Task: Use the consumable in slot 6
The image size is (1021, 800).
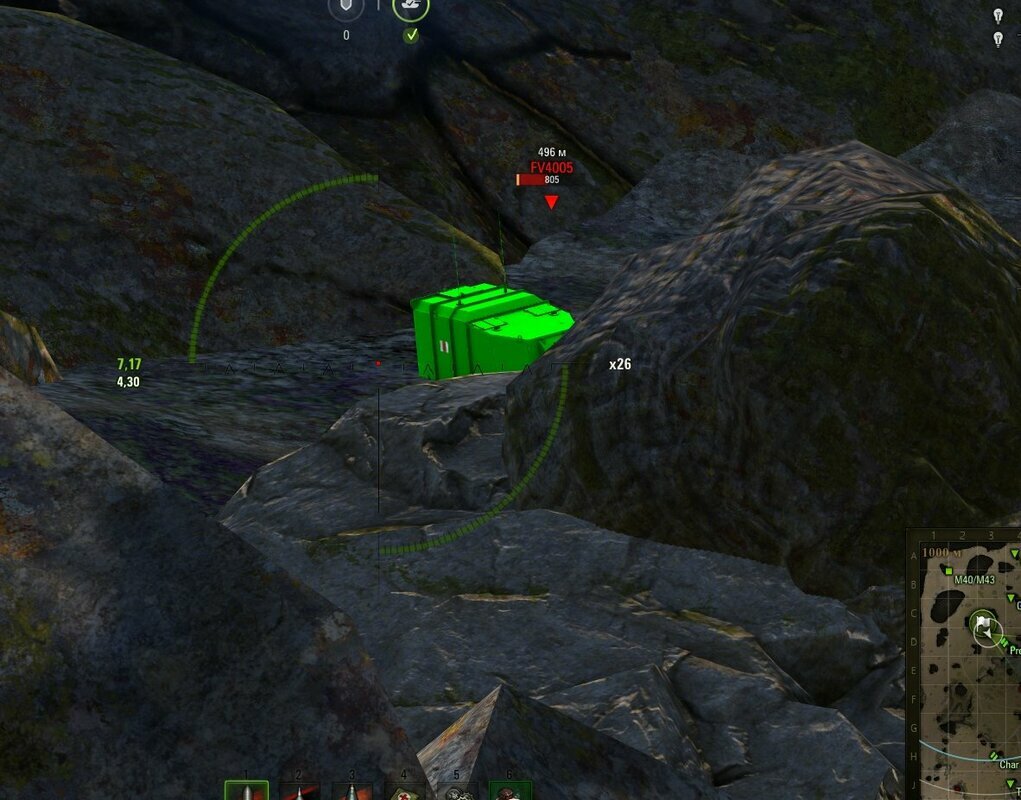Action: pos(510,791)
